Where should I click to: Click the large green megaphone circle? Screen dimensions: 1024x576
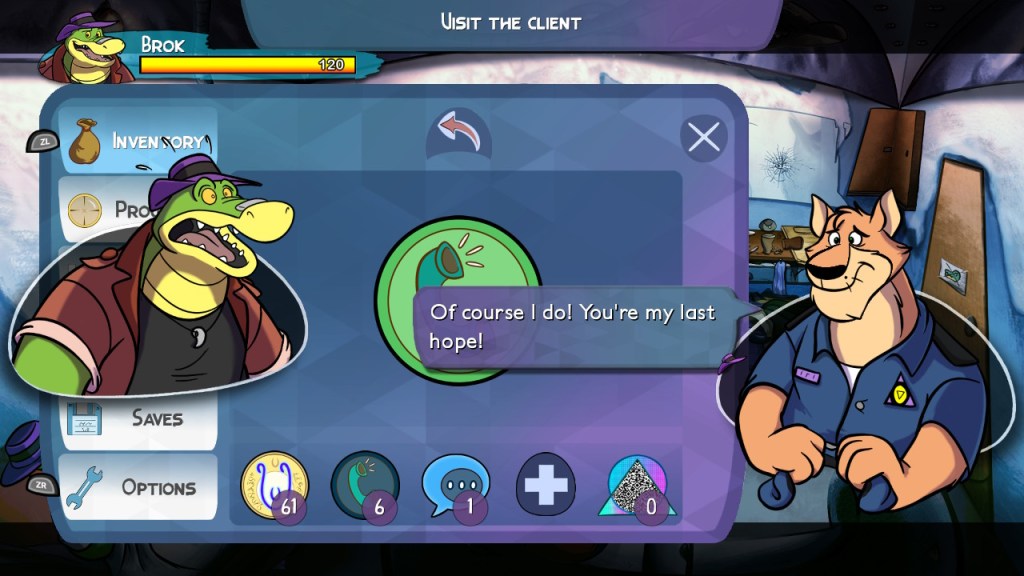pos(458,260)
